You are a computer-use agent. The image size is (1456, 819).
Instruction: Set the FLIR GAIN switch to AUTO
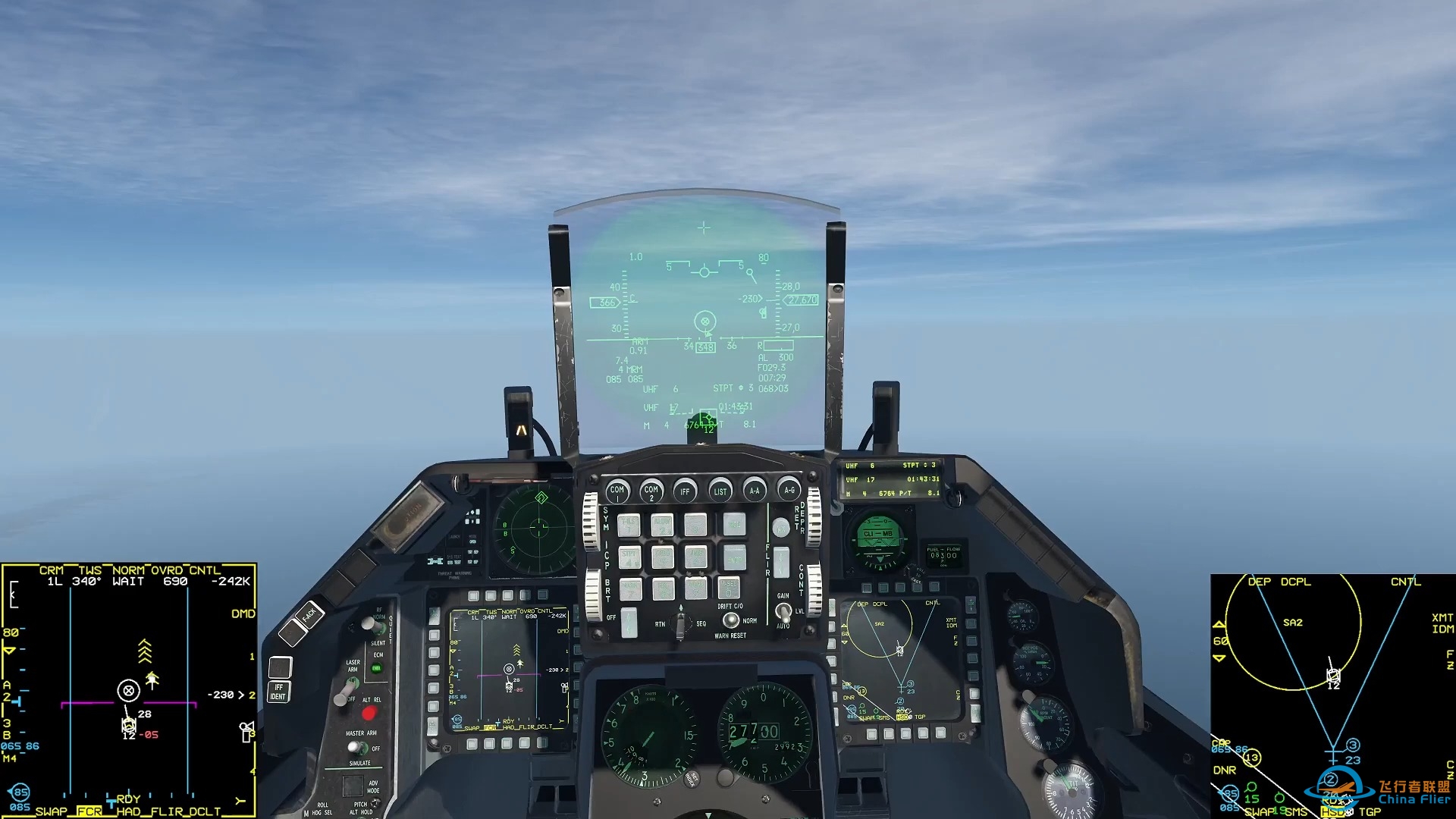click(x=784, y=620)
